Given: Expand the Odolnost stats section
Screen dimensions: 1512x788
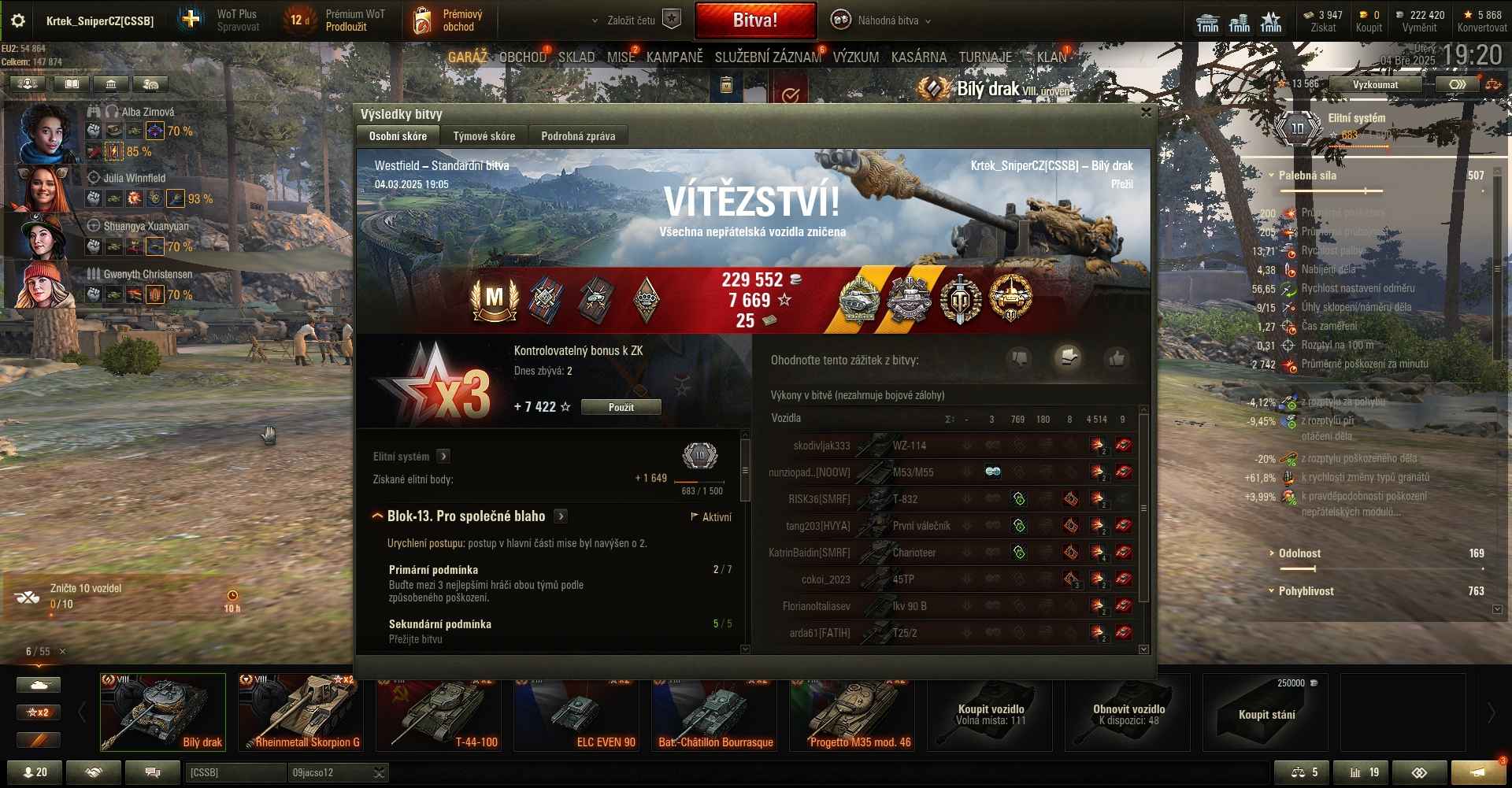Looking at the screenshot, I should 1299,553.
